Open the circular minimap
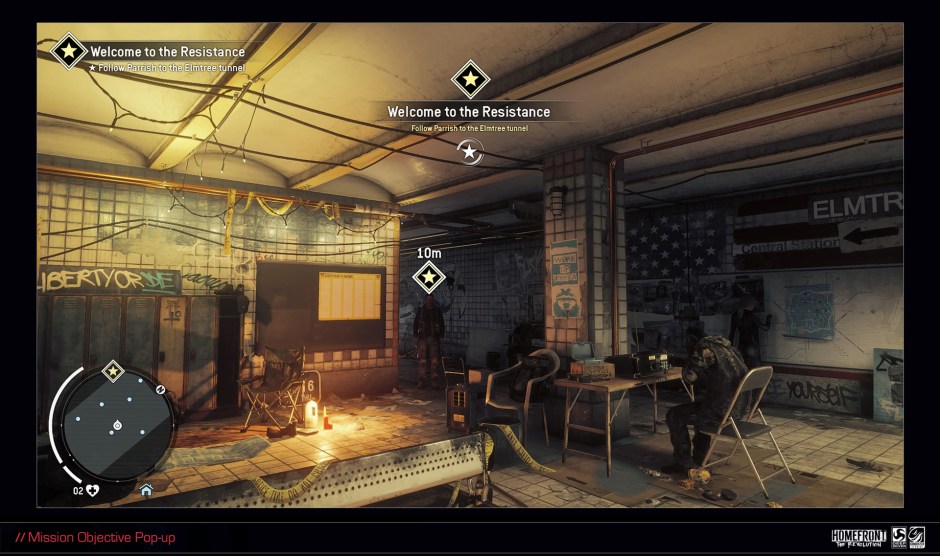940x556 pixels. coord(117,425)
